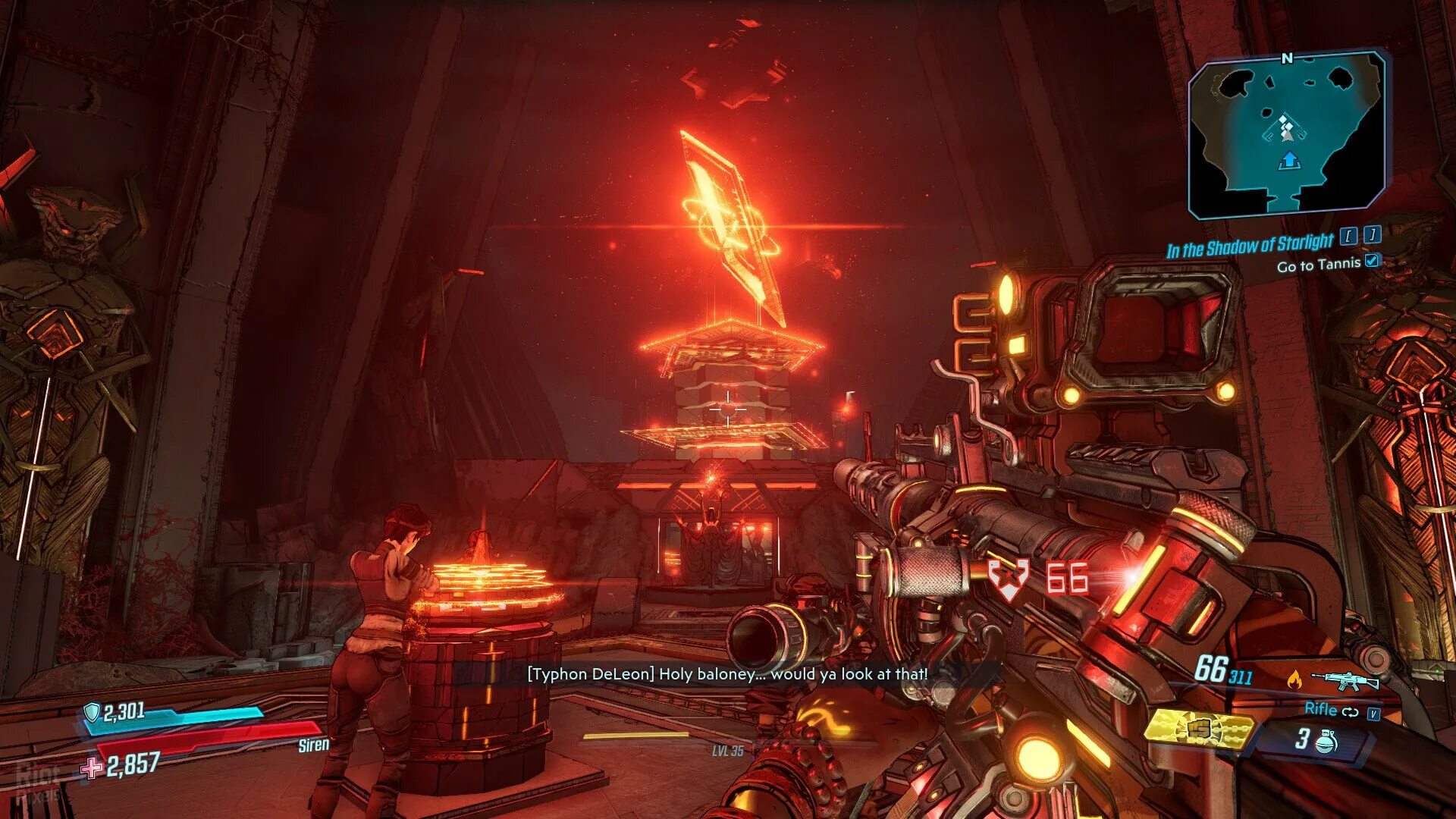Click the shield icon beside 2,301
Viewport: 1456px width, 819px height.
point(92,712)
